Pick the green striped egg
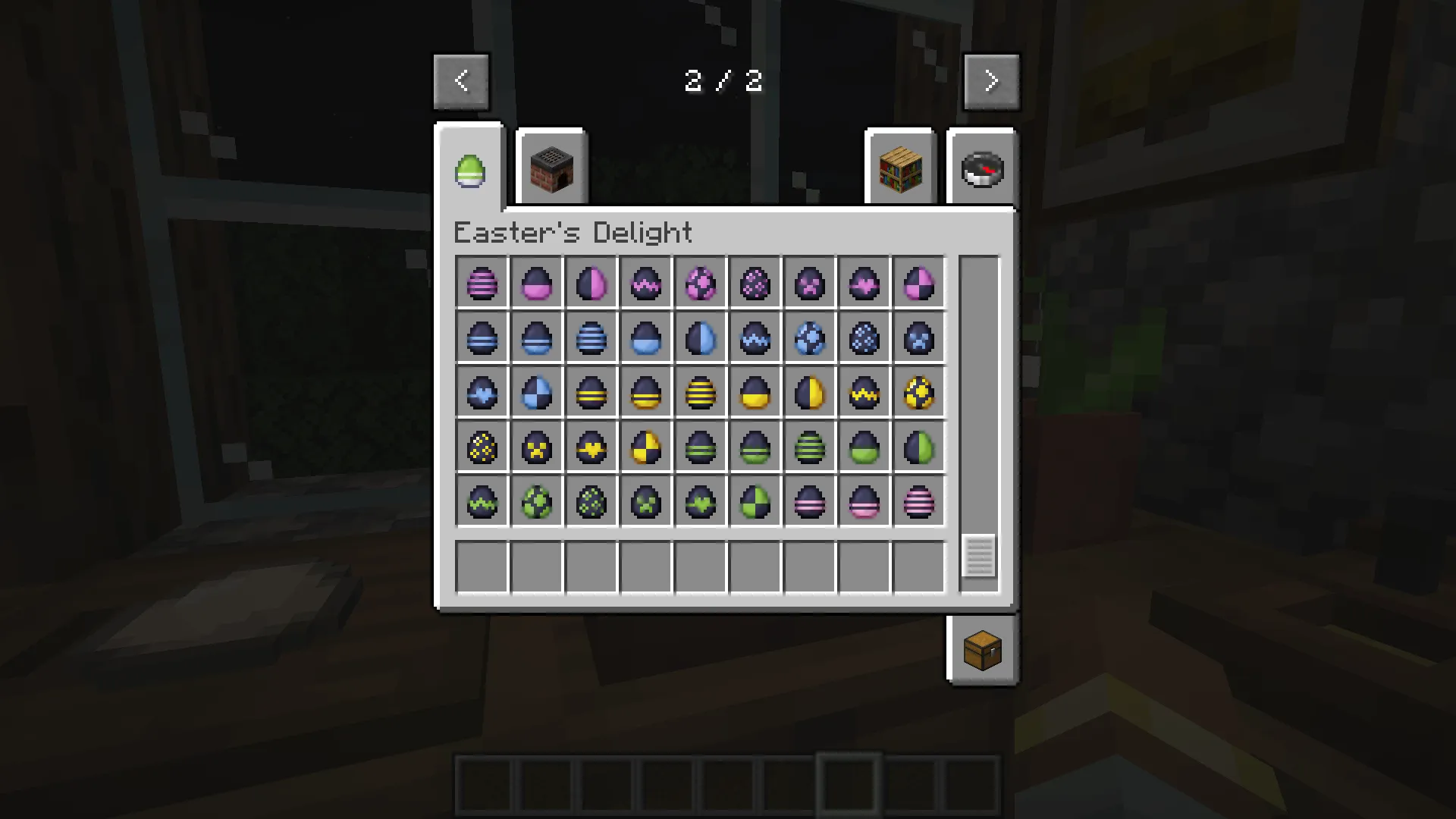Screen dimensions: 1456x819 810,447
